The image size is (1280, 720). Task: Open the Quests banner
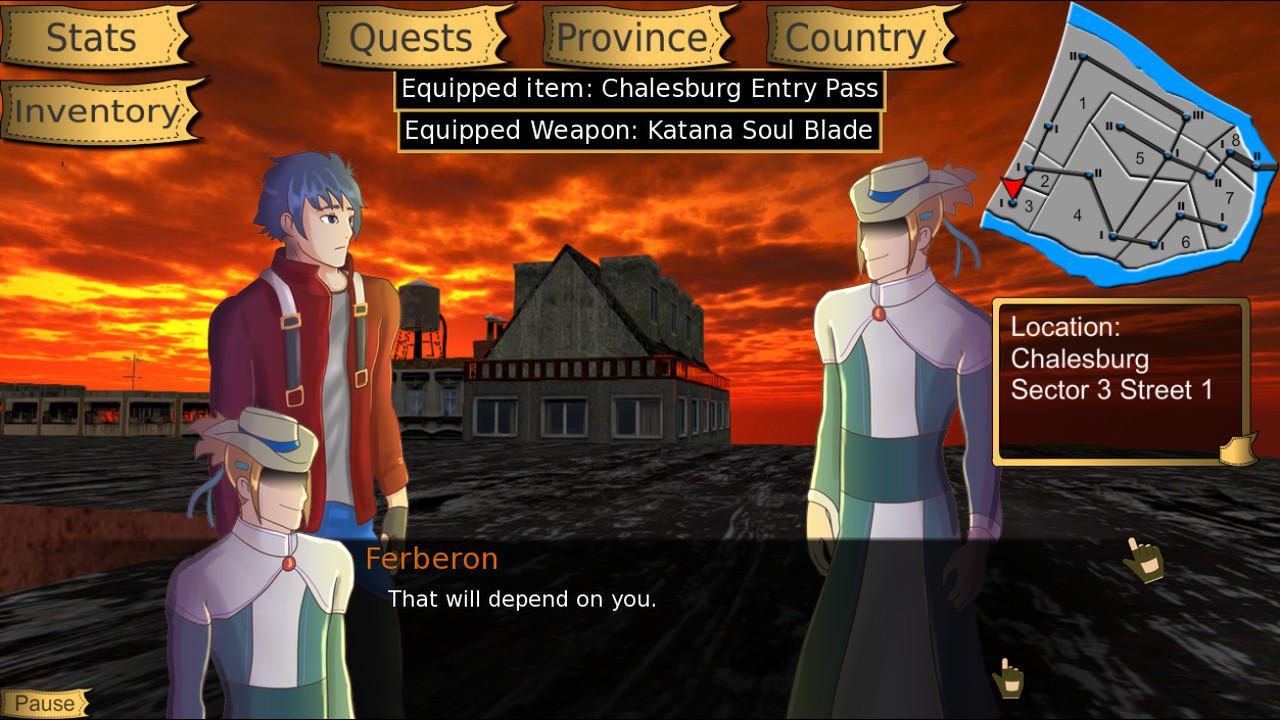point(410,38)
